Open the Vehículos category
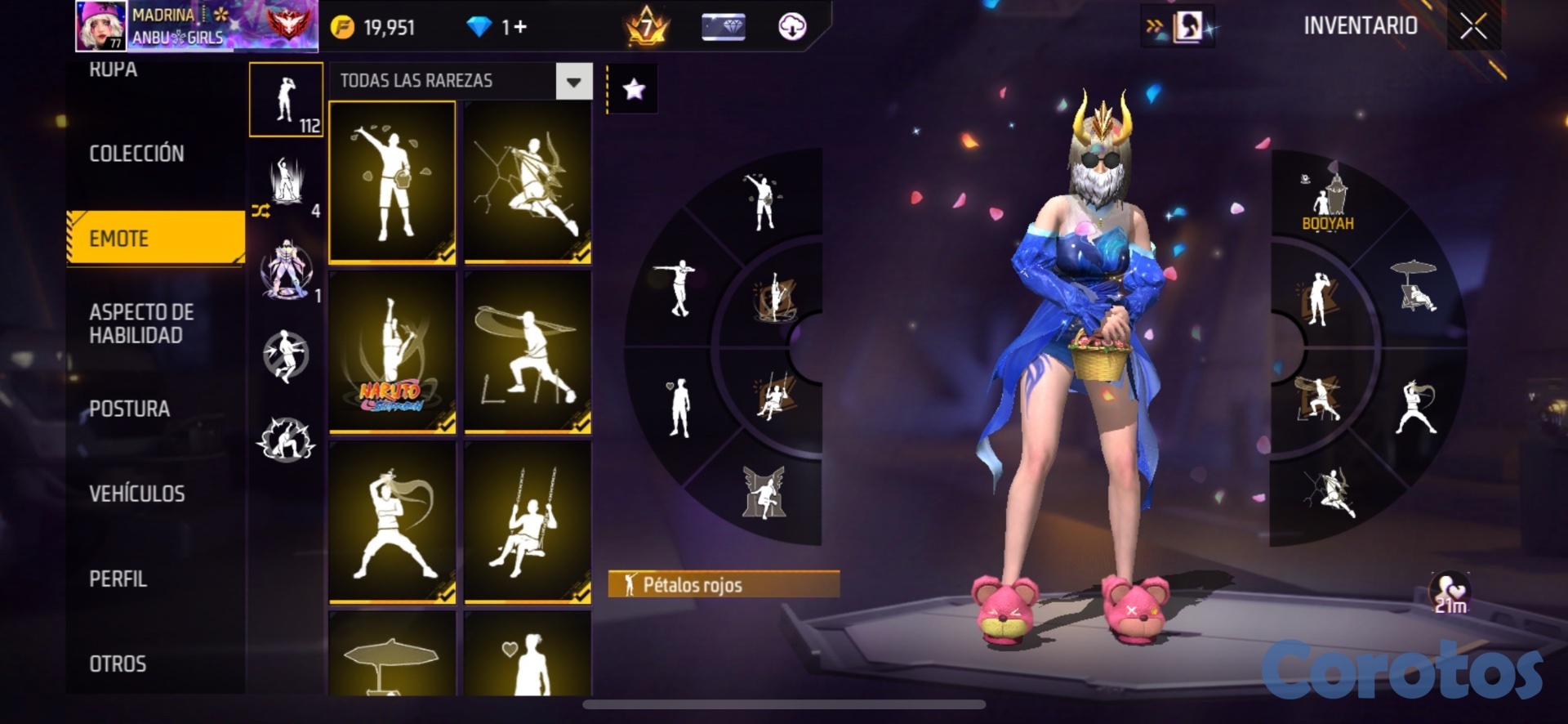The width and height of the screenshot is (1568, 724). tap(136, 494)
